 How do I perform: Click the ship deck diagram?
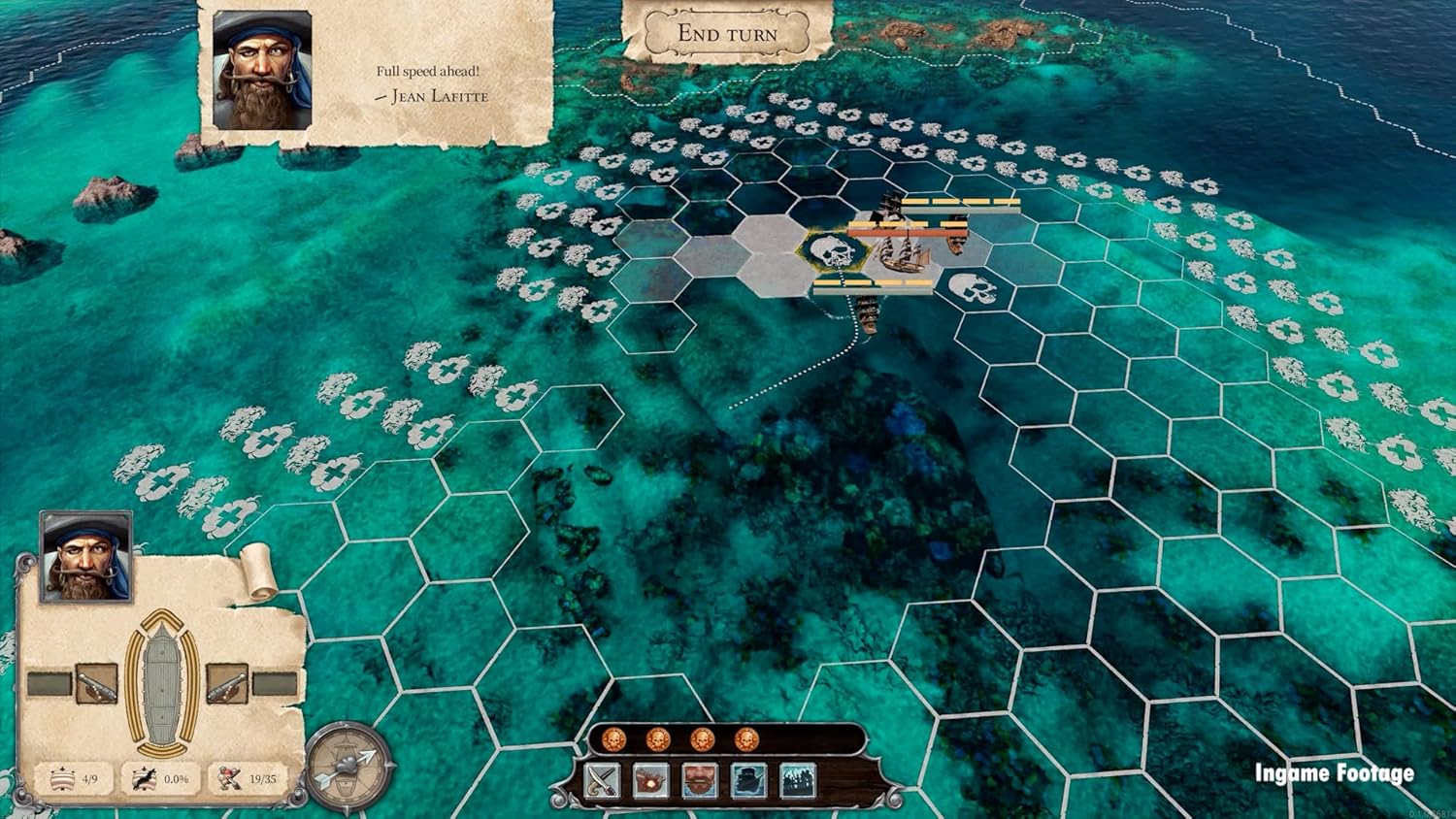(x=162, y=682)
